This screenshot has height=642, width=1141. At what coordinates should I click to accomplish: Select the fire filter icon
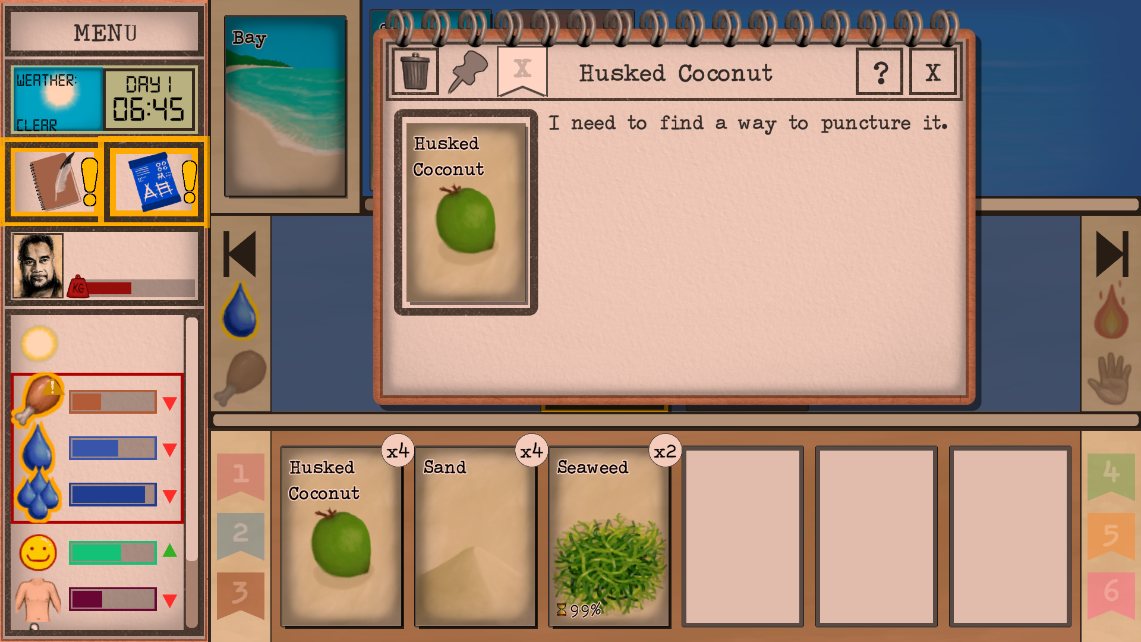(1110, 313)
